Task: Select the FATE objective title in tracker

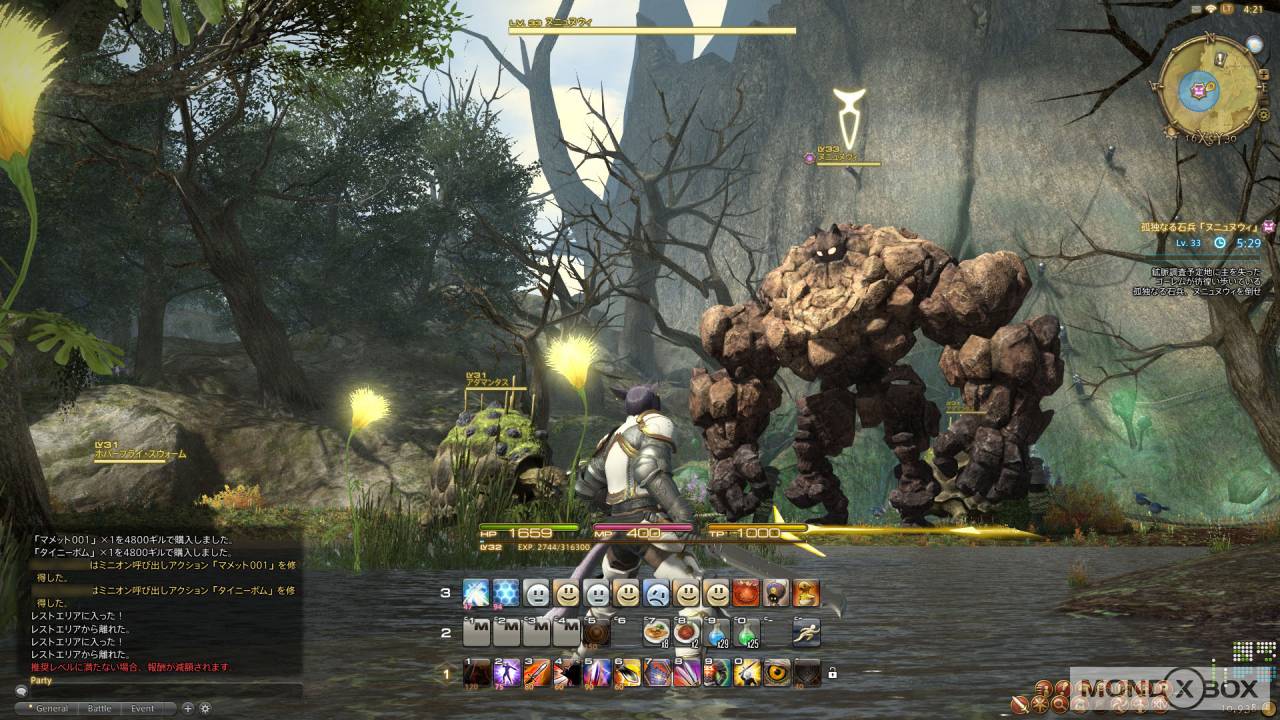Action: click(x=1198, y=227)
